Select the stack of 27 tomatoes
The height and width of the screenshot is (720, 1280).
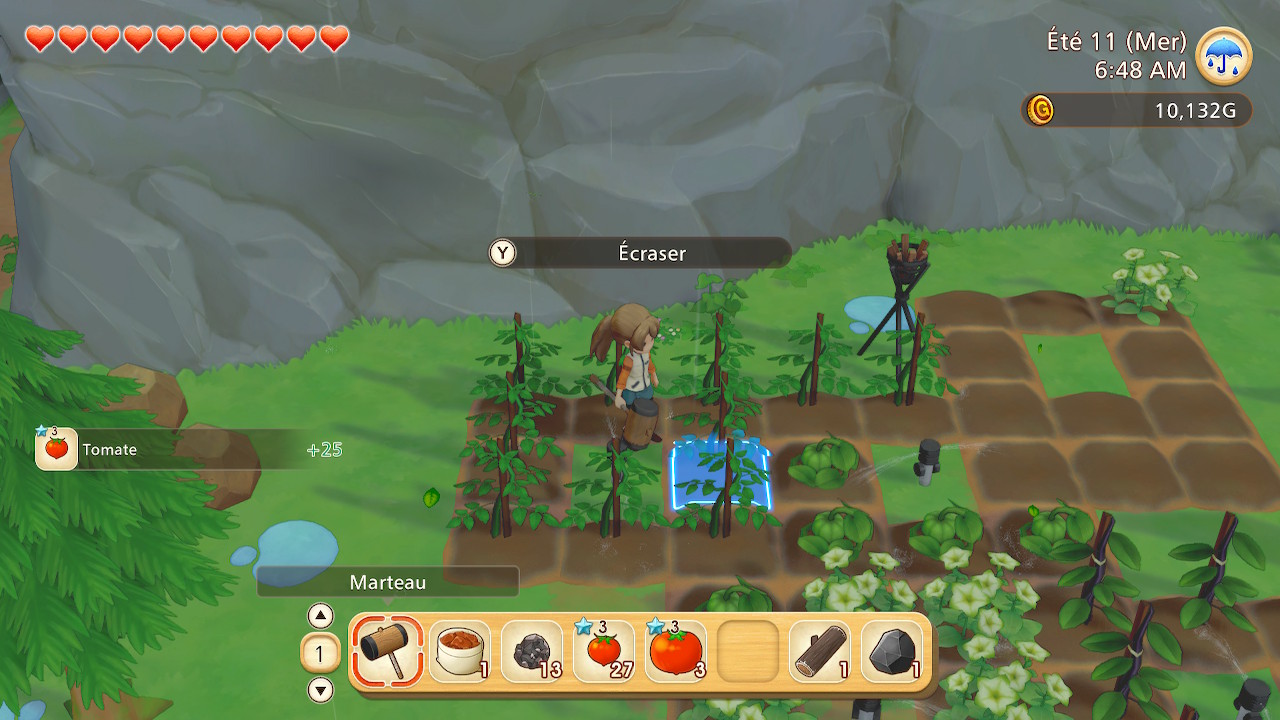point(604,651)
